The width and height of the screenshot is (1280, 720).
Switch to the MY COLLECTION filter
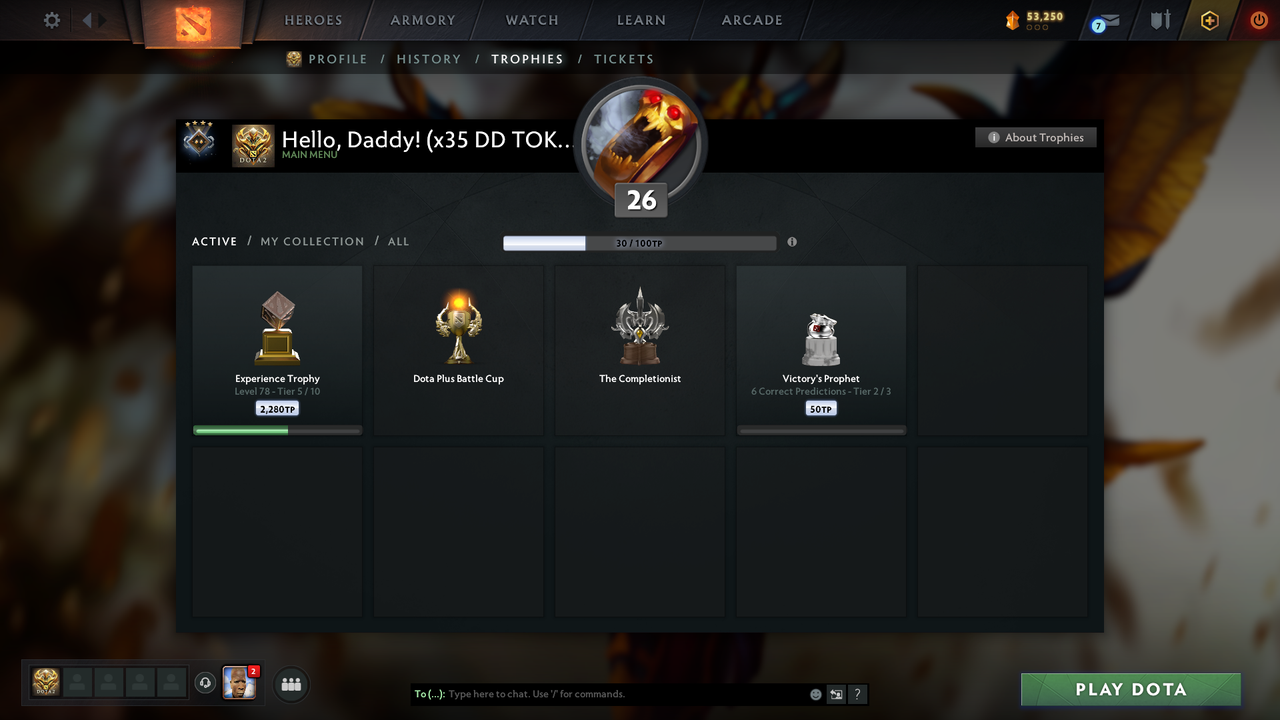(312, 241)
